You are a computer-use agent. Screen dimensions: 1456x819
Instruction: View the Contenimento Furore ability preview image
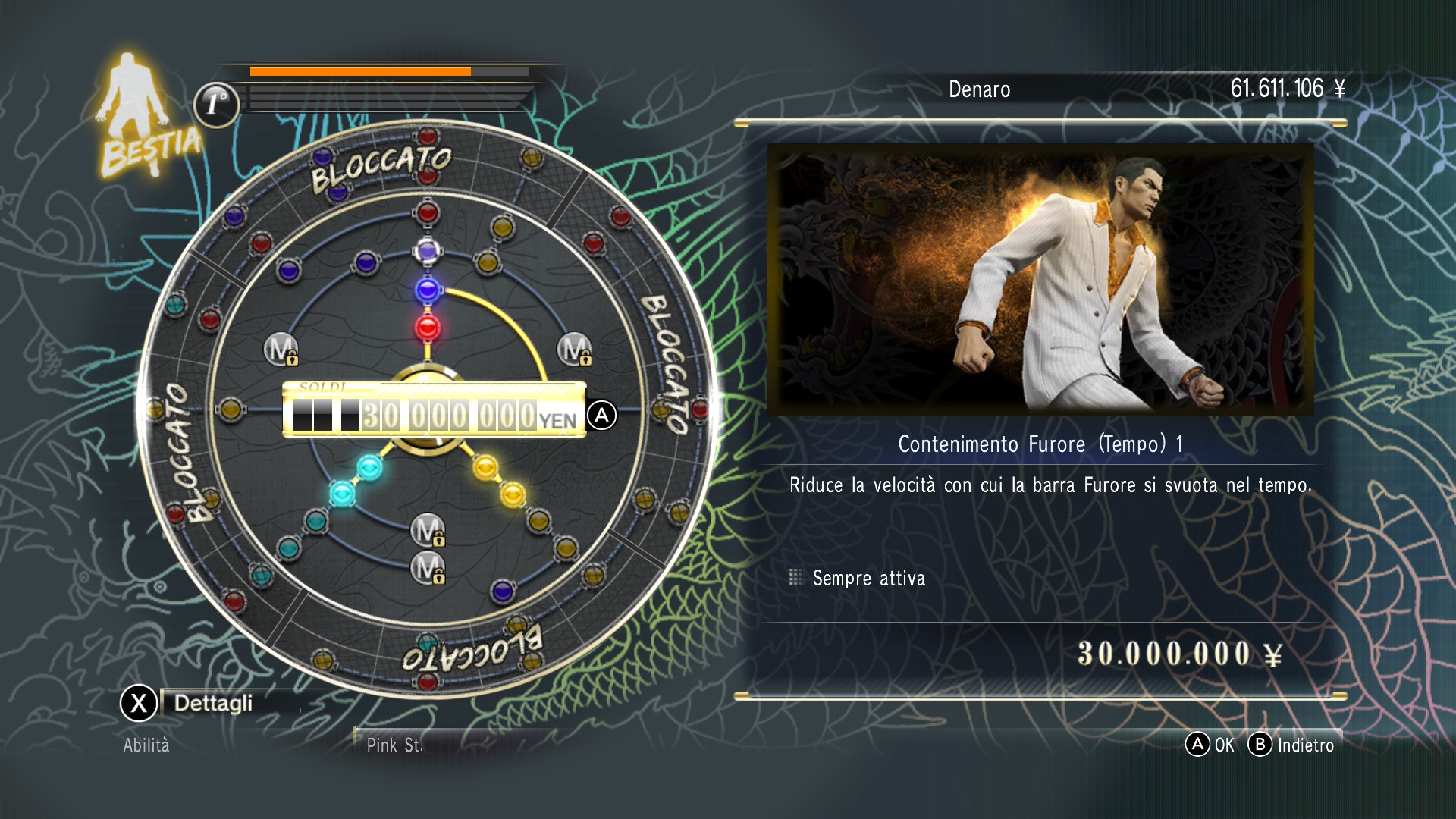[1040, 280]
